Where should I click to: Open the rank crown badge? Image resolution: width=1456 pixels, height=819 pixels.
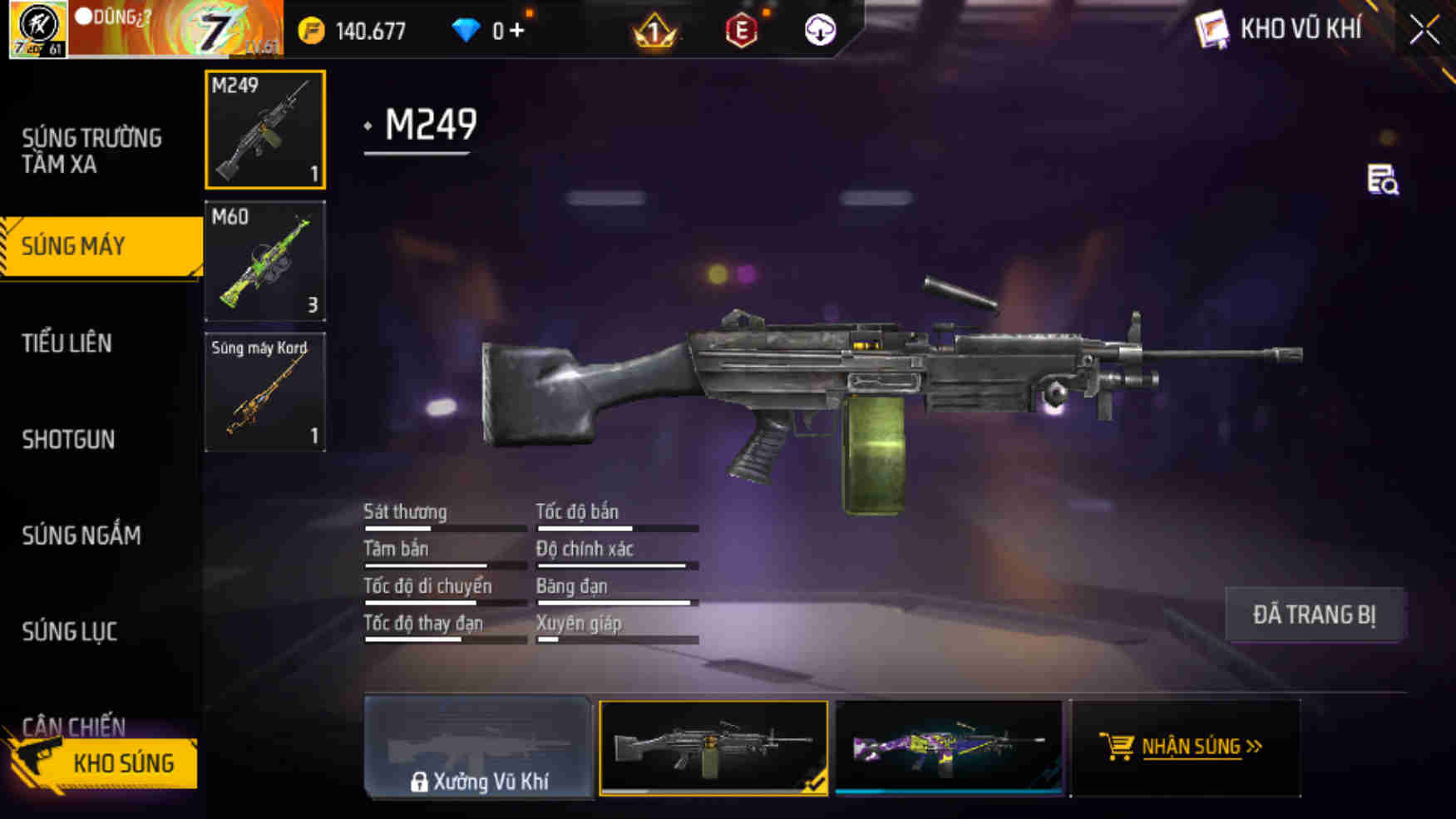click(x=653, y=30)
